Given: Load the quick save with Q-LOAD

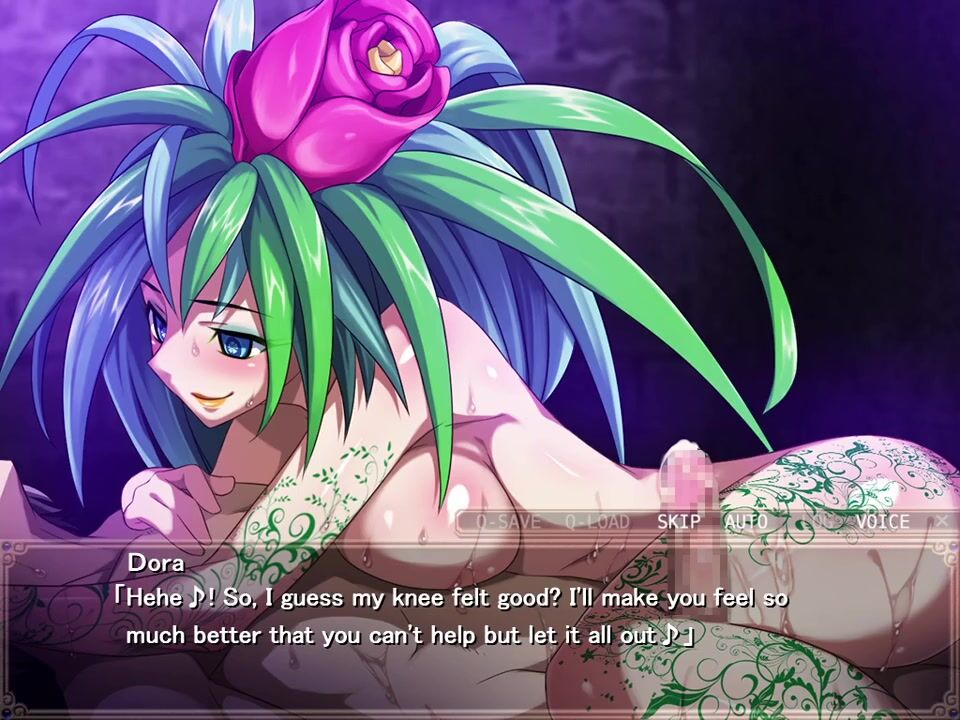Looking at the screenshot, I should click(597, 522).
